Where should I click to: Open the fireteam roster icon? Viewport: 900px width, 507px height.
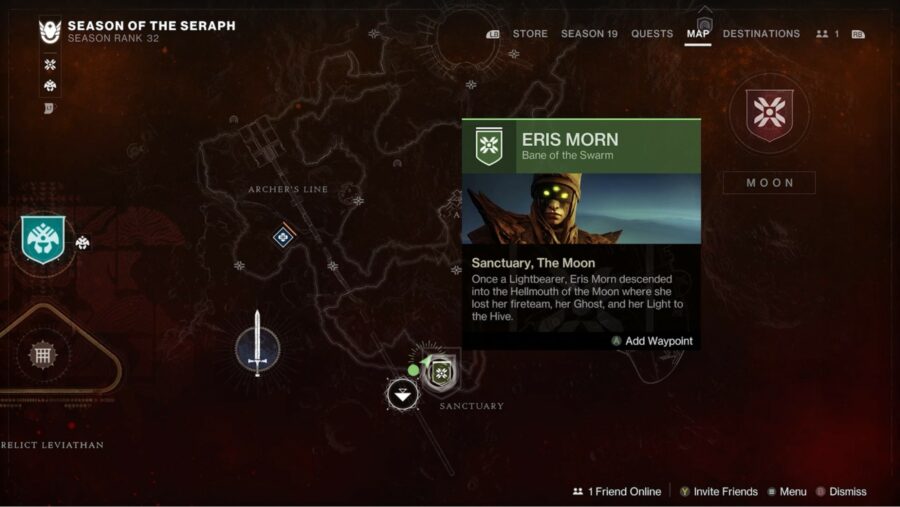point(826,34)
